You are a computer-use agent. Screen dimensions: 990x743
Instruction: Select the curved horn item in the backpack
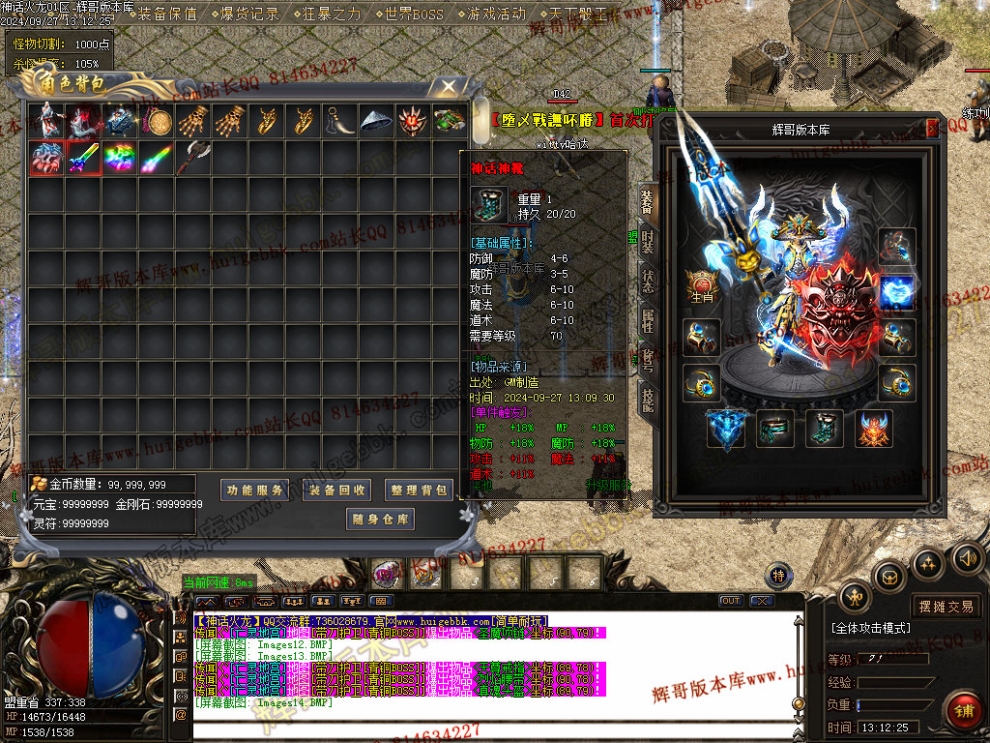pos(340,121)
